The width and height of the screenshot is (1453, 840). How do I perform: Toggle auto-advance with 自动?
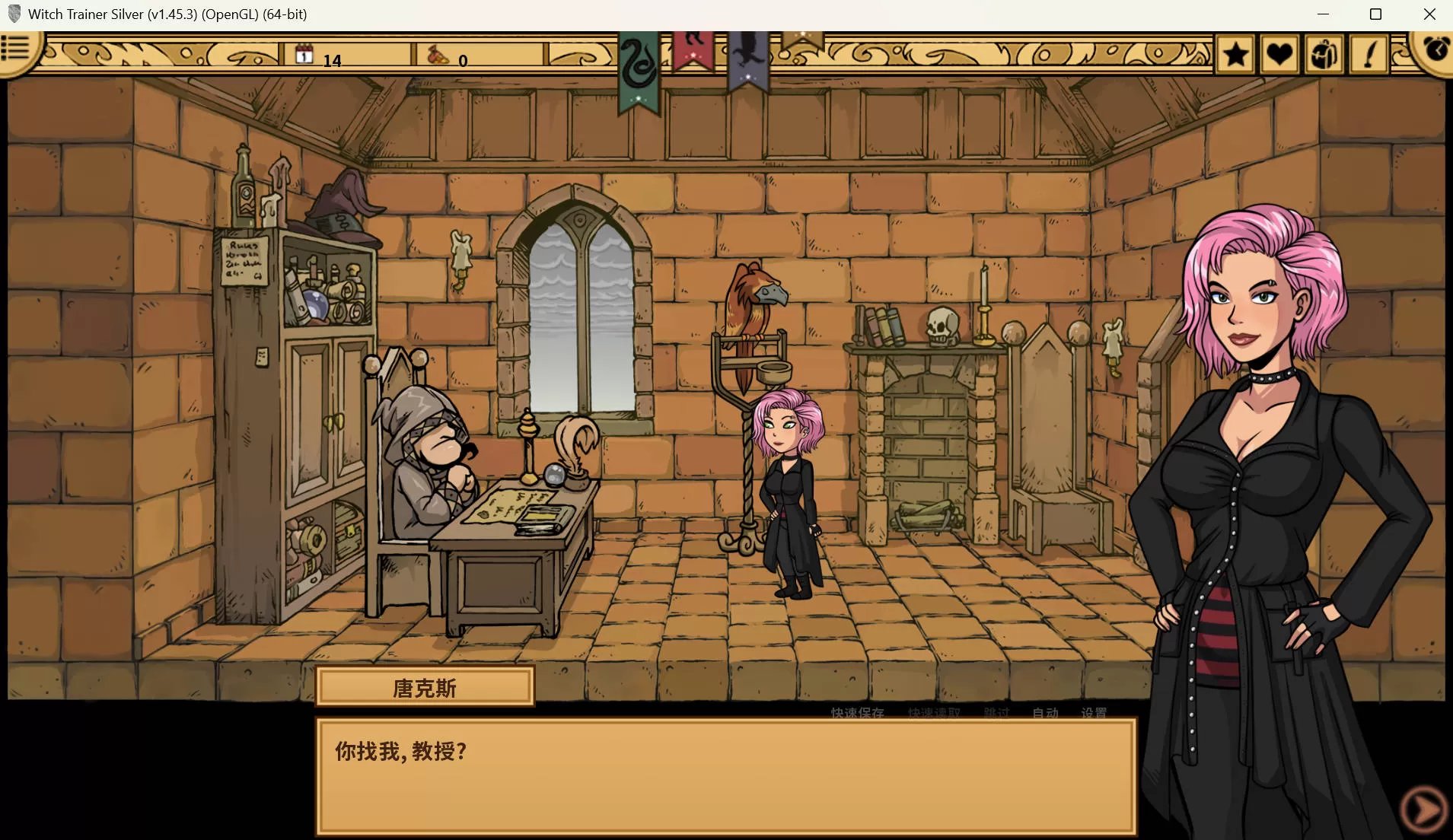coord(1046,713)
